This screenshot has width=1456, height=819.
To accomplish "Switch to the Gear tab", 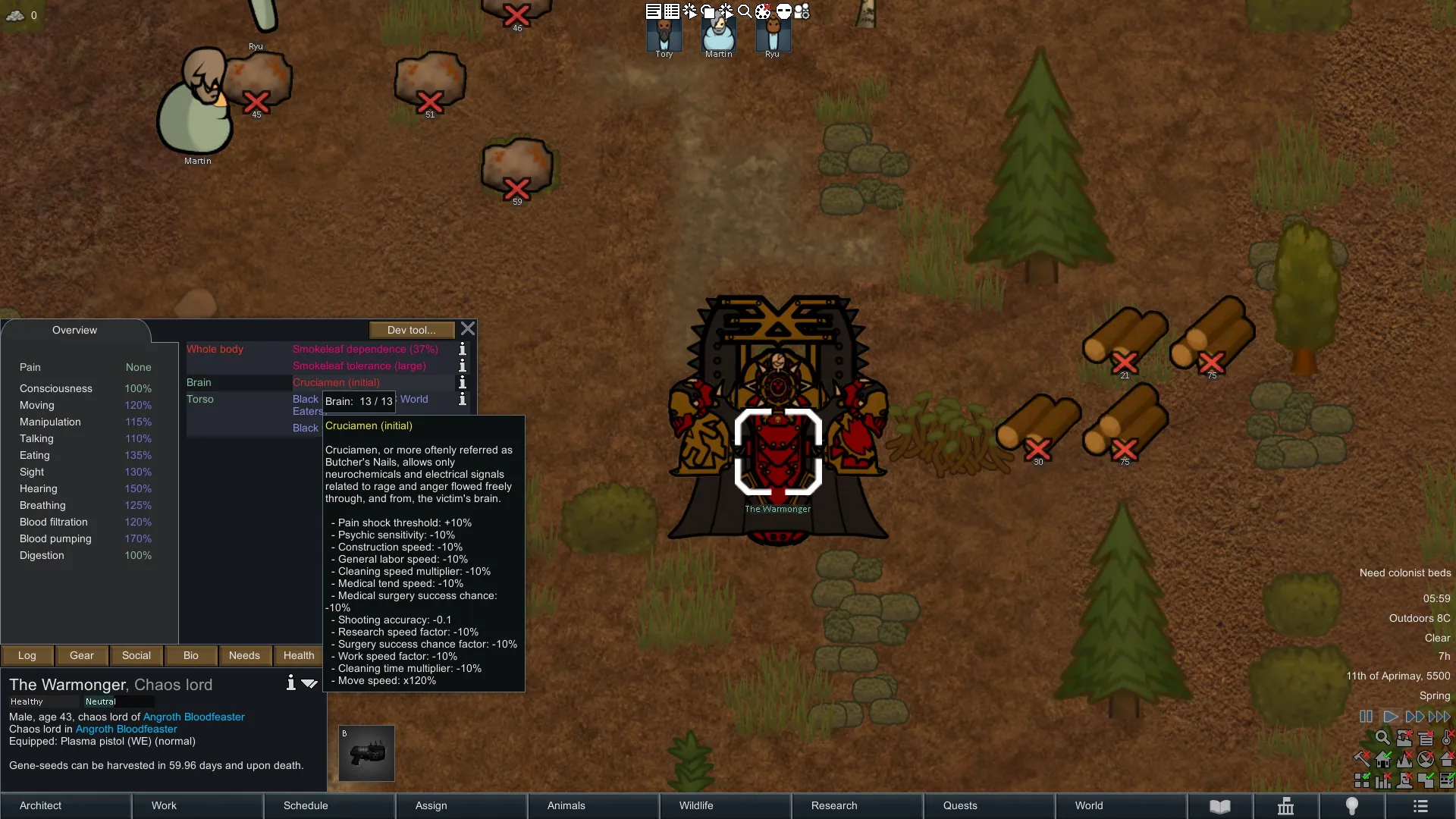I will [x=82, y=655].
